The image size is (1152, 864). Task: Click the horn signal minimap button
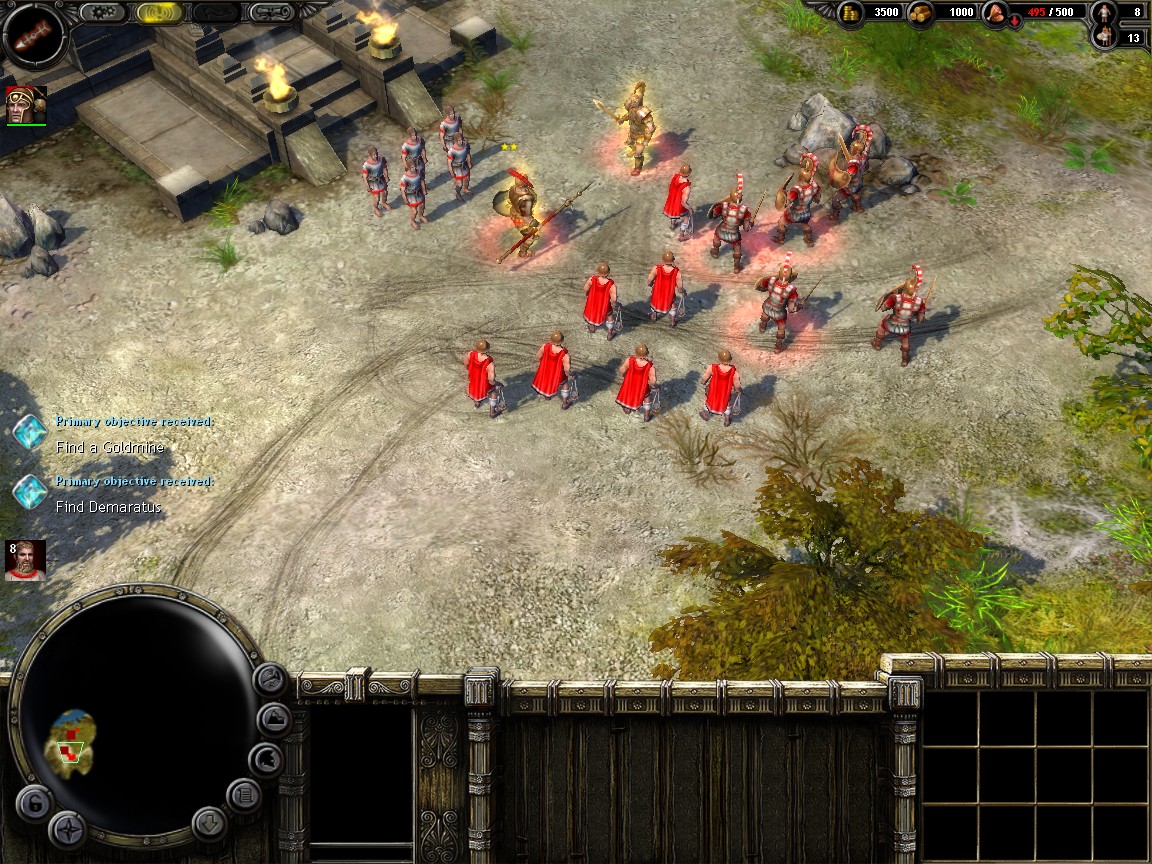tap(270, 679)
